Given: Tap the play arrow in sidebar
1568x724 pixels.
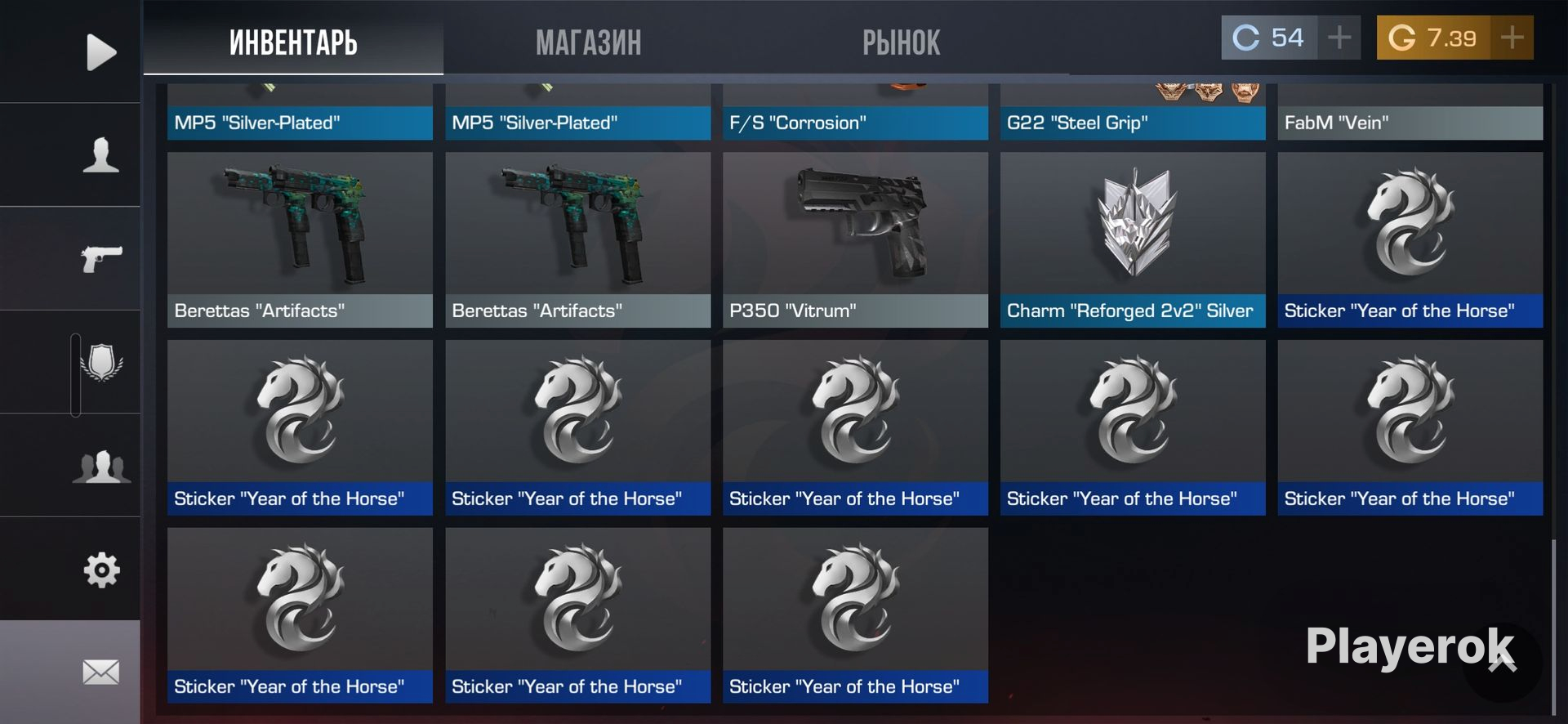Looking at the screenshot, I should point(100,52).
